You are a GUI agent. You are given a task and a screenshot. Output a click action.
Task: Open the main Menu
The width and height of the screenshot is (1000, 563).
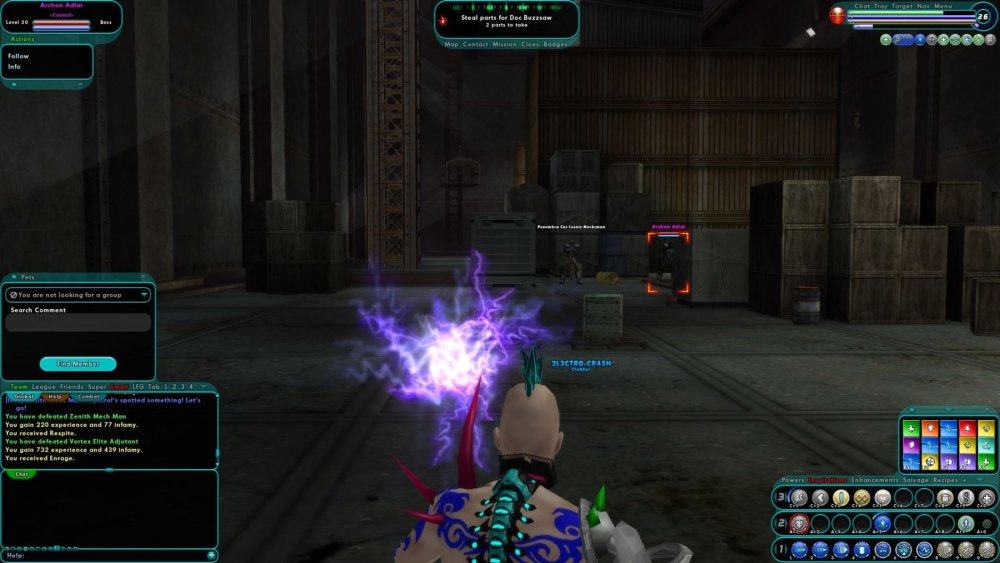[x=944, y=6]
